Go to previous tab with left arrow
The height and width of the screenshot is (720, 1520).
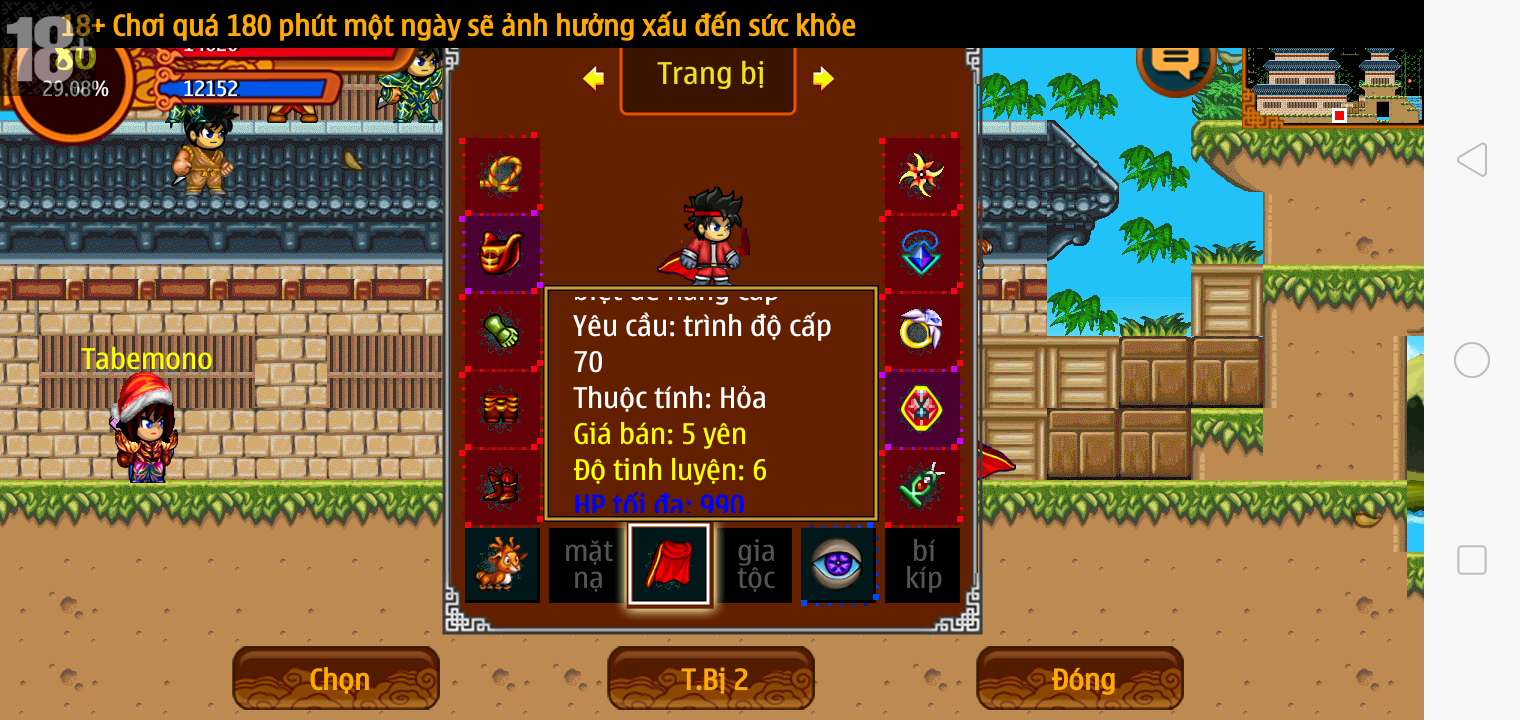pyautogui.click(x=594, y=78)
